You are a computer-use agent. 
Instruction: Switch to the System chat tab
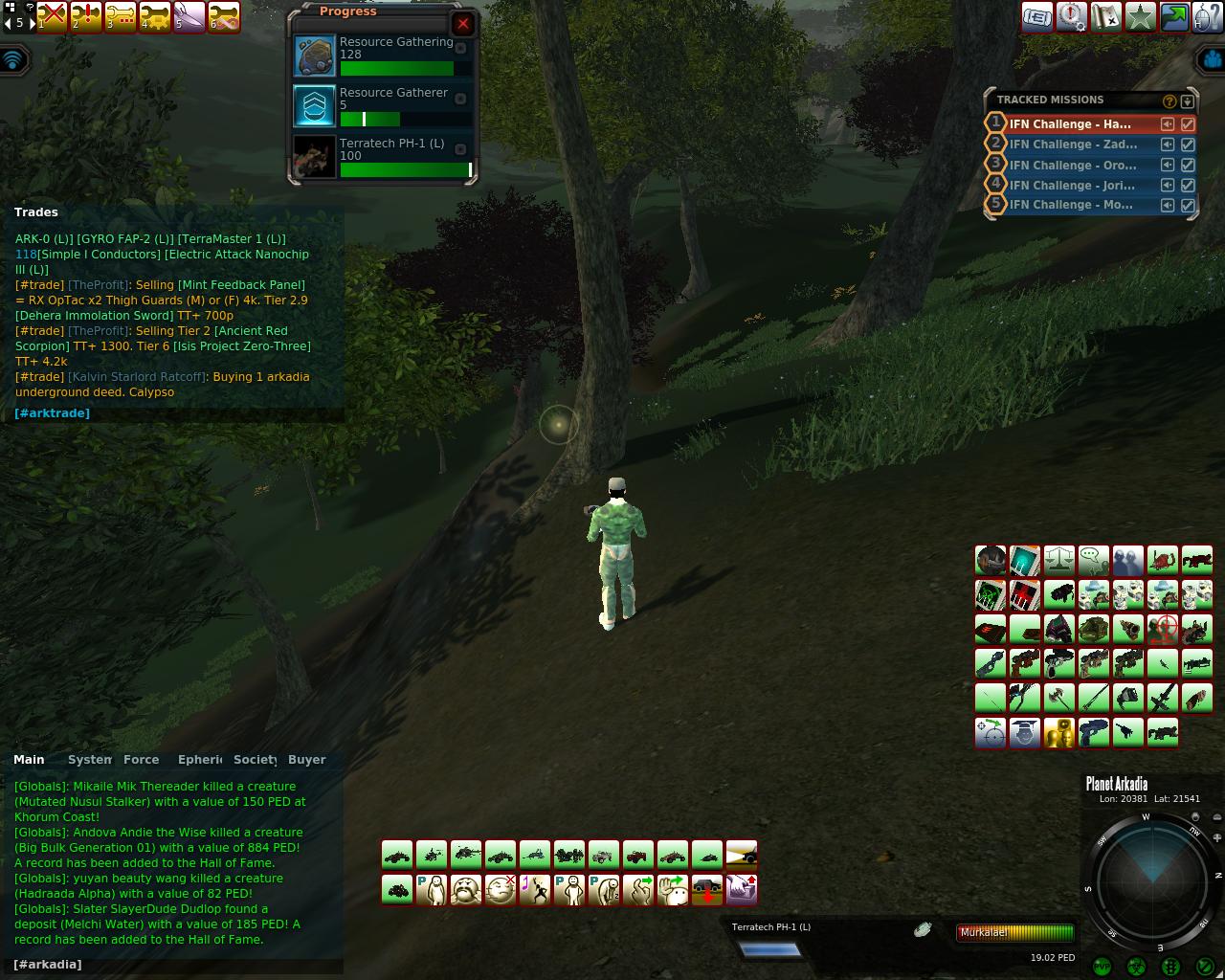[x=89, y=760]
